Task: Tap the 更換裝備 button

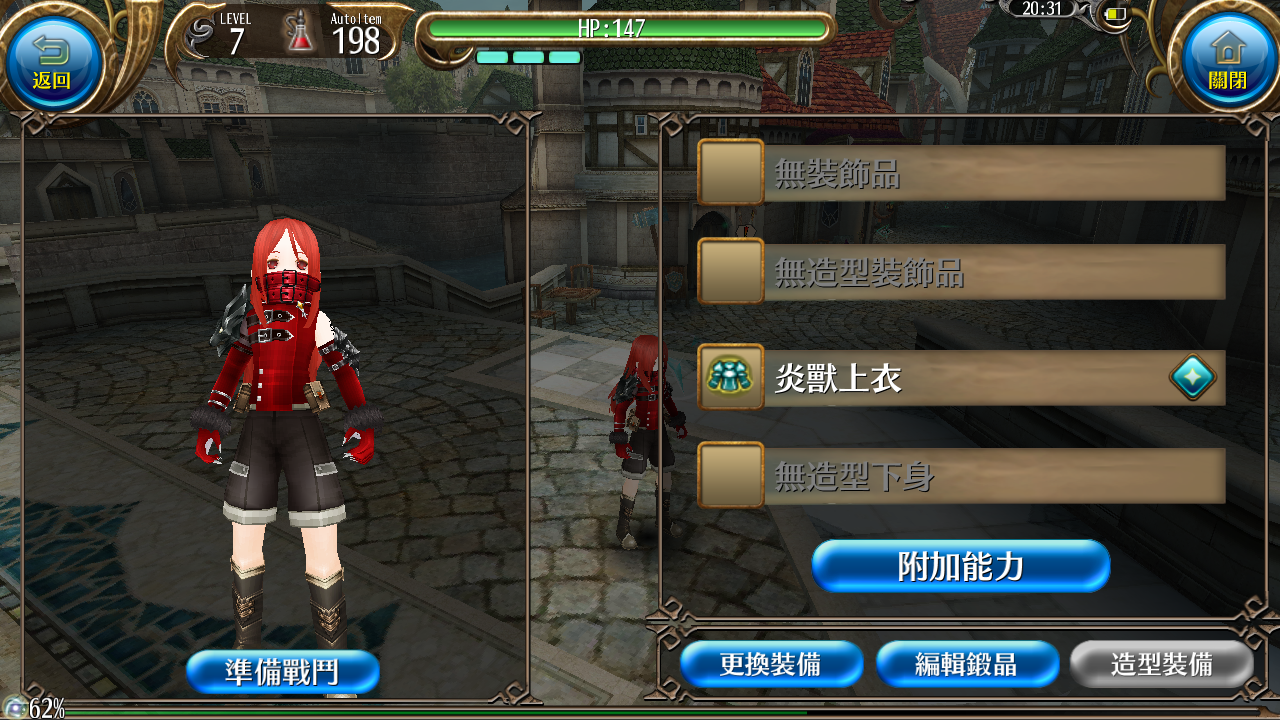Action: (x=771, y=663)
